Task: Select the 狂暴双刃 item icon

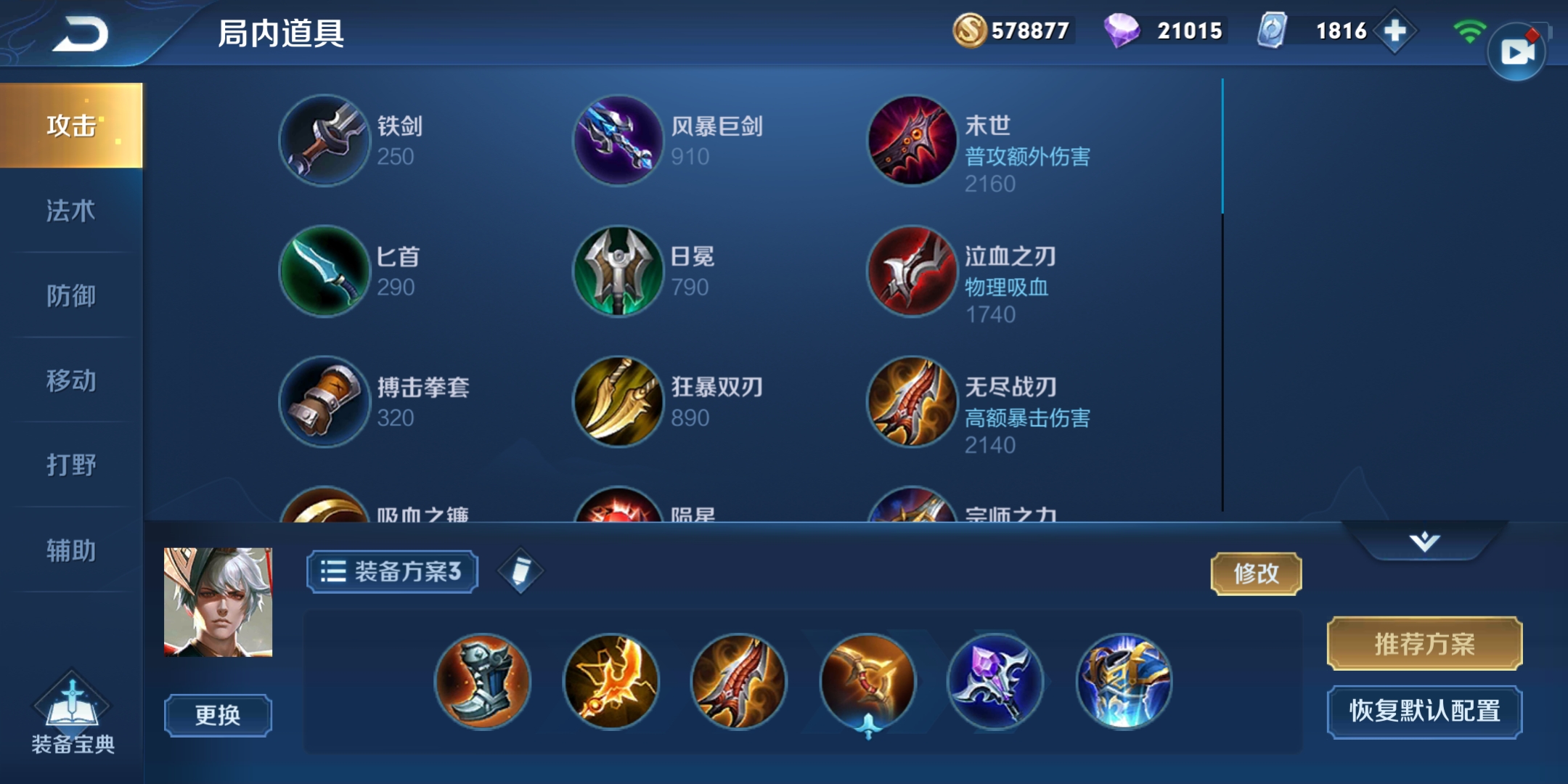Action: point(618,401)
